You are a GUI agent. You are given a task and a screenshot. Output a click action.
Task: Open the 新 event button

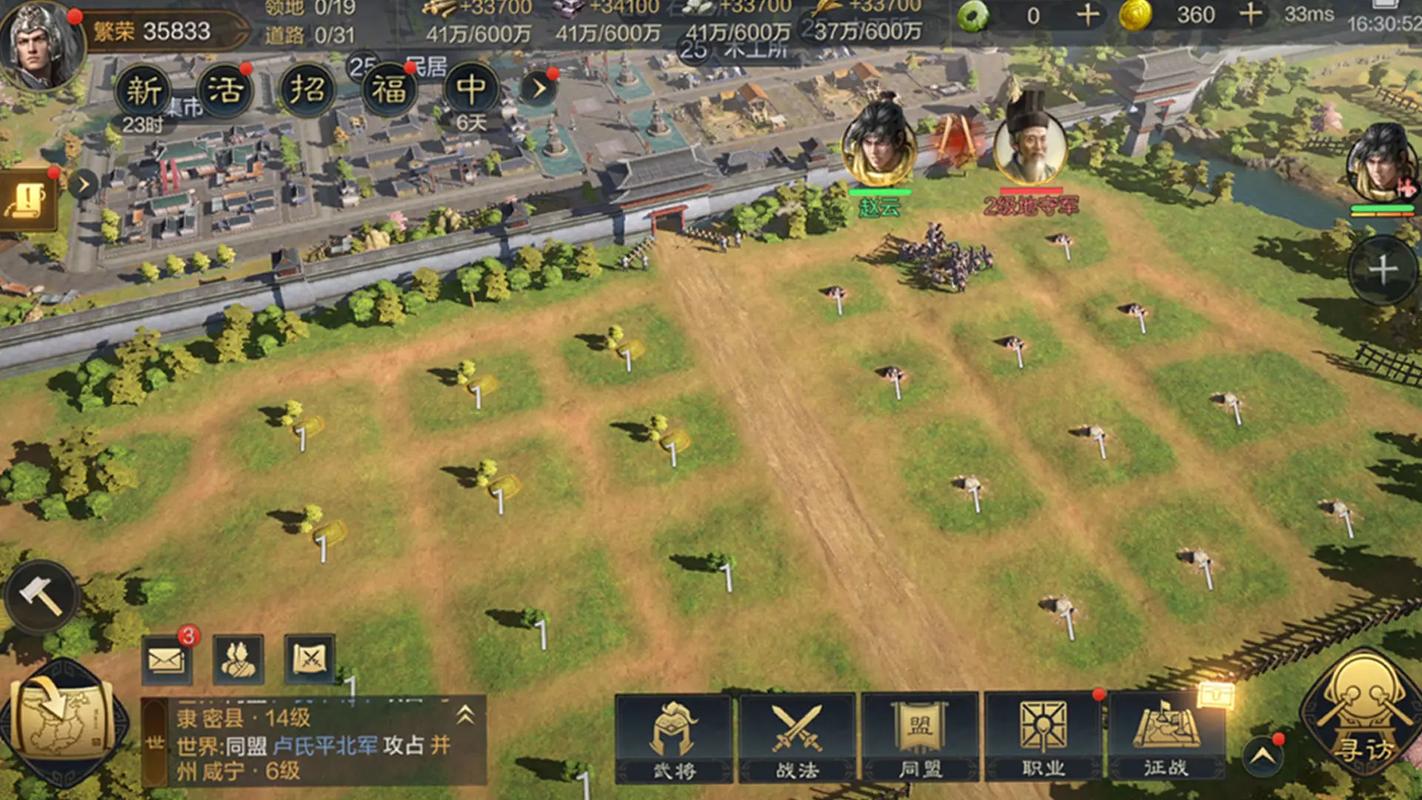(x=144, y=91)
